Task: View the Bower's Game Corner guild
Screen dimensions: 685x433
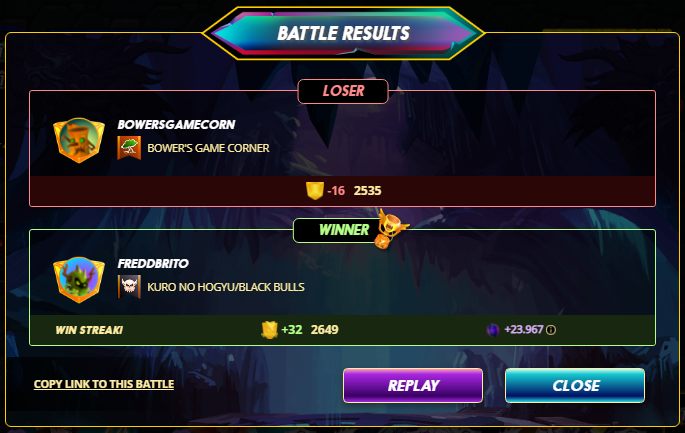Action: (208, 149)
